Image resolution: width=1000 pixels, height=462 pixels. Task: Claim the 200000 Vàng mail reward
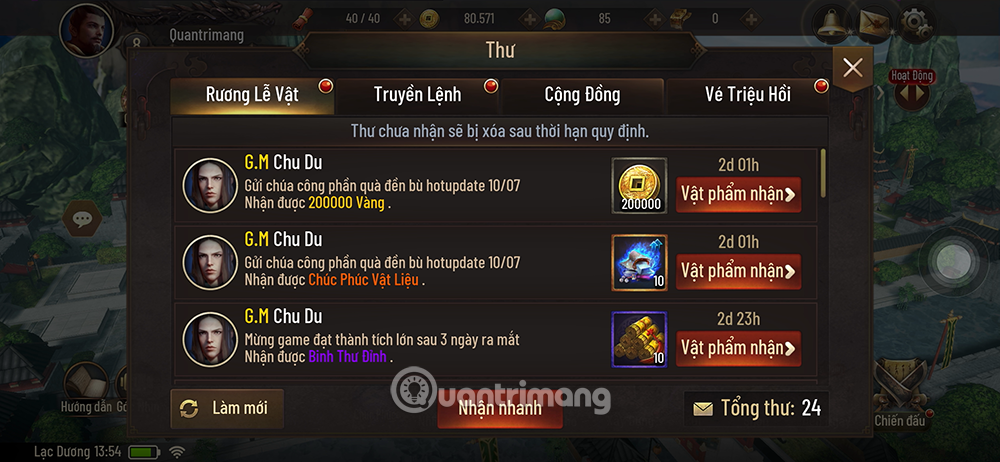pos(738,194)
